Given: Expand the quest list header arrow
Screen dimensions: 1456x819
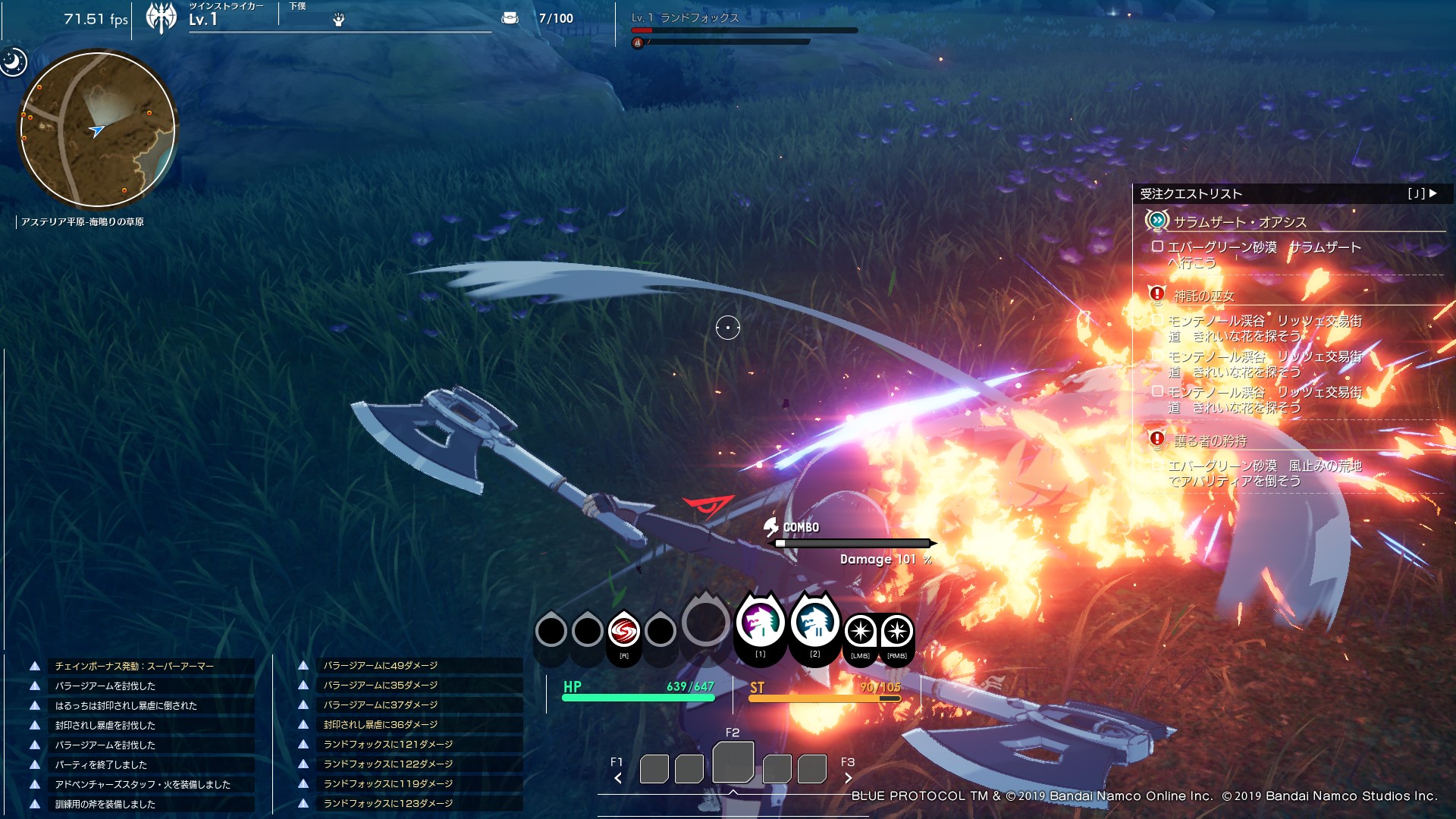Looking at the screenshot, I should coord(1432,193).
